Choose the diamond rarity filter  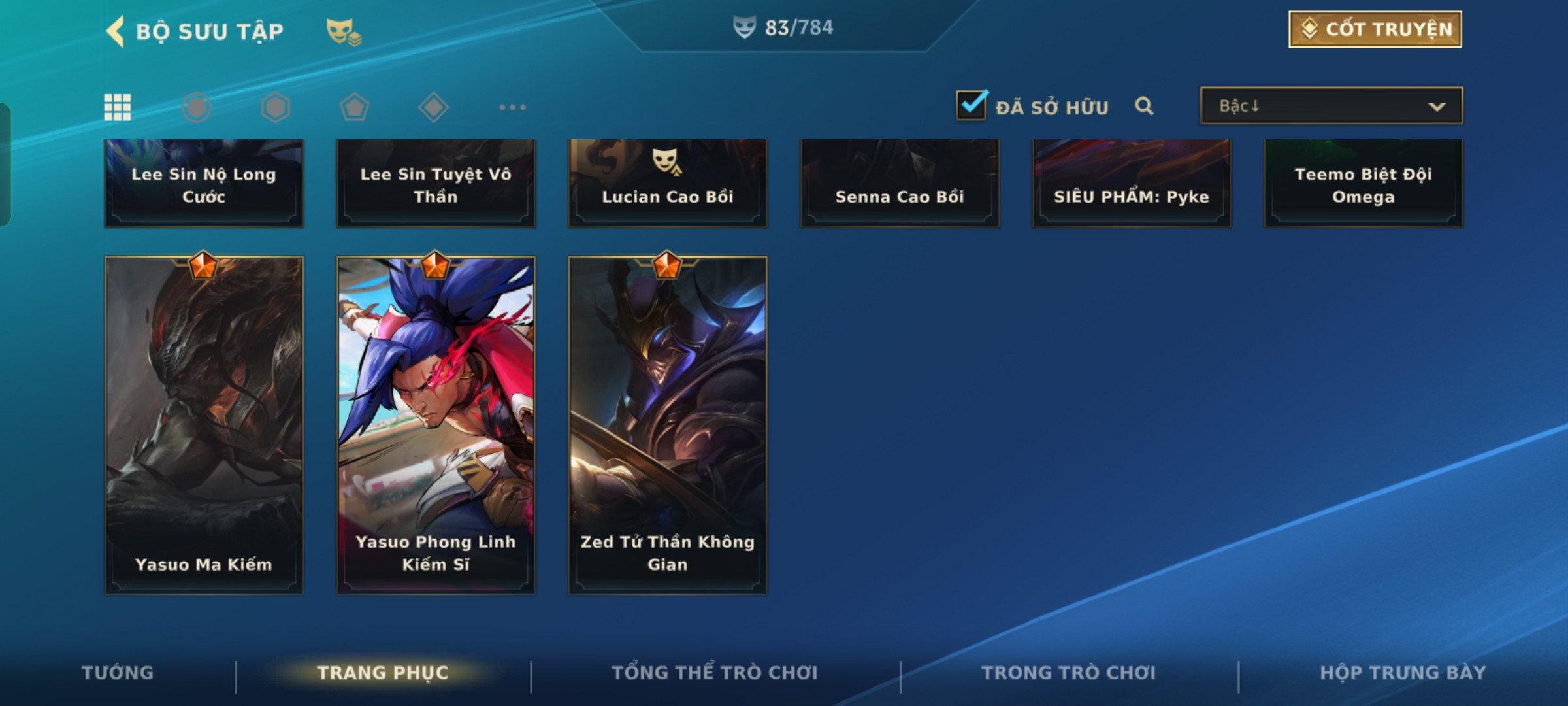tap(433, 107)
